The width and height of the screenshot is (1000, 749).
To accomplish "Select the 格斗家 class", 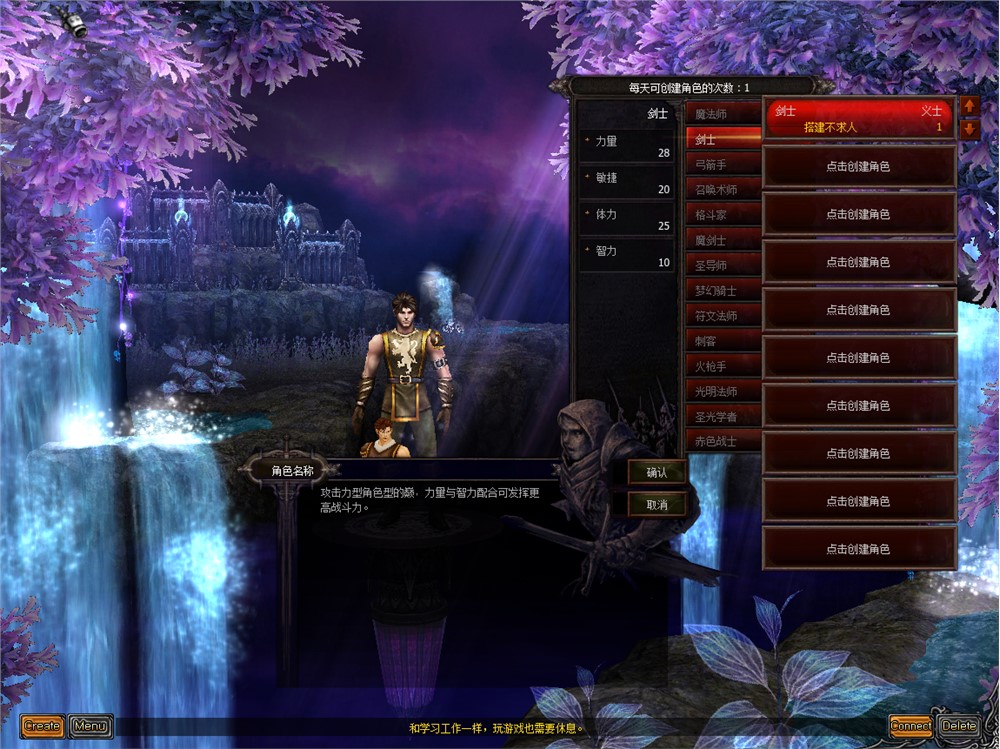I will pyautogui.click(x=723, y=215).
